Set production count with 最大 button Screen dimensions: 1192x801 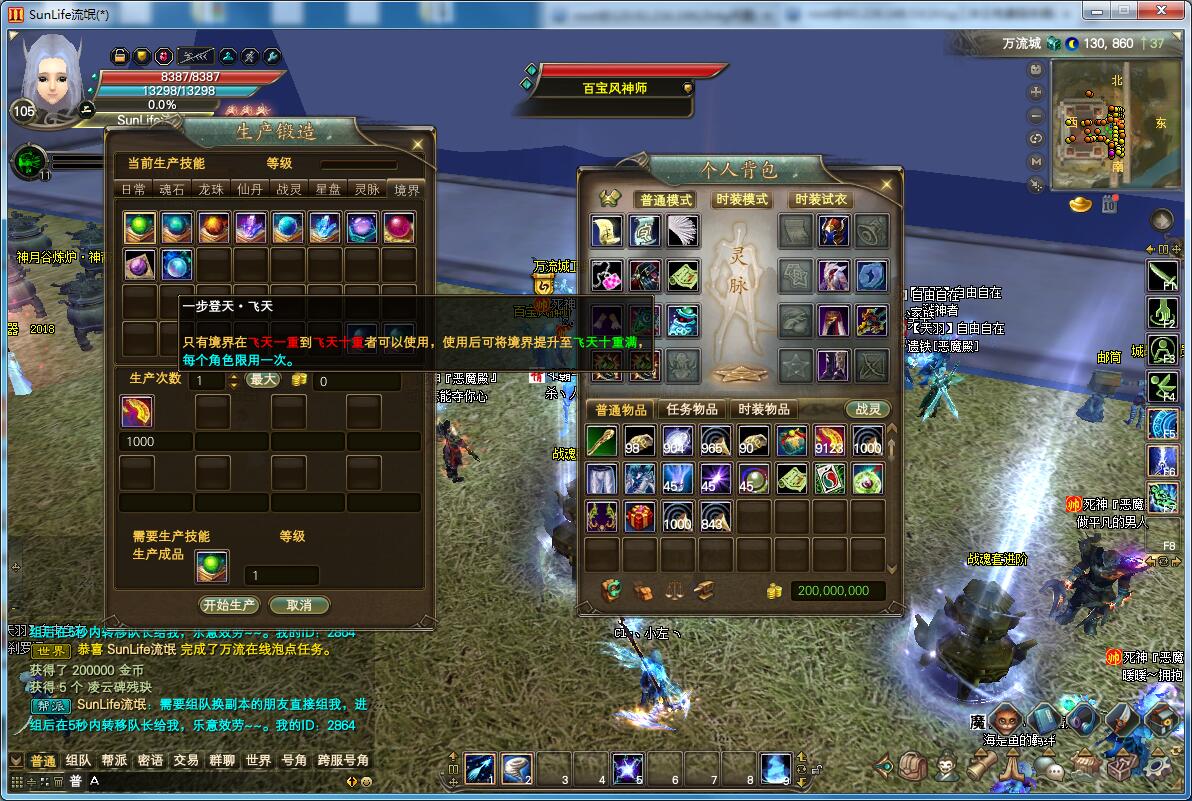point(263,380)
